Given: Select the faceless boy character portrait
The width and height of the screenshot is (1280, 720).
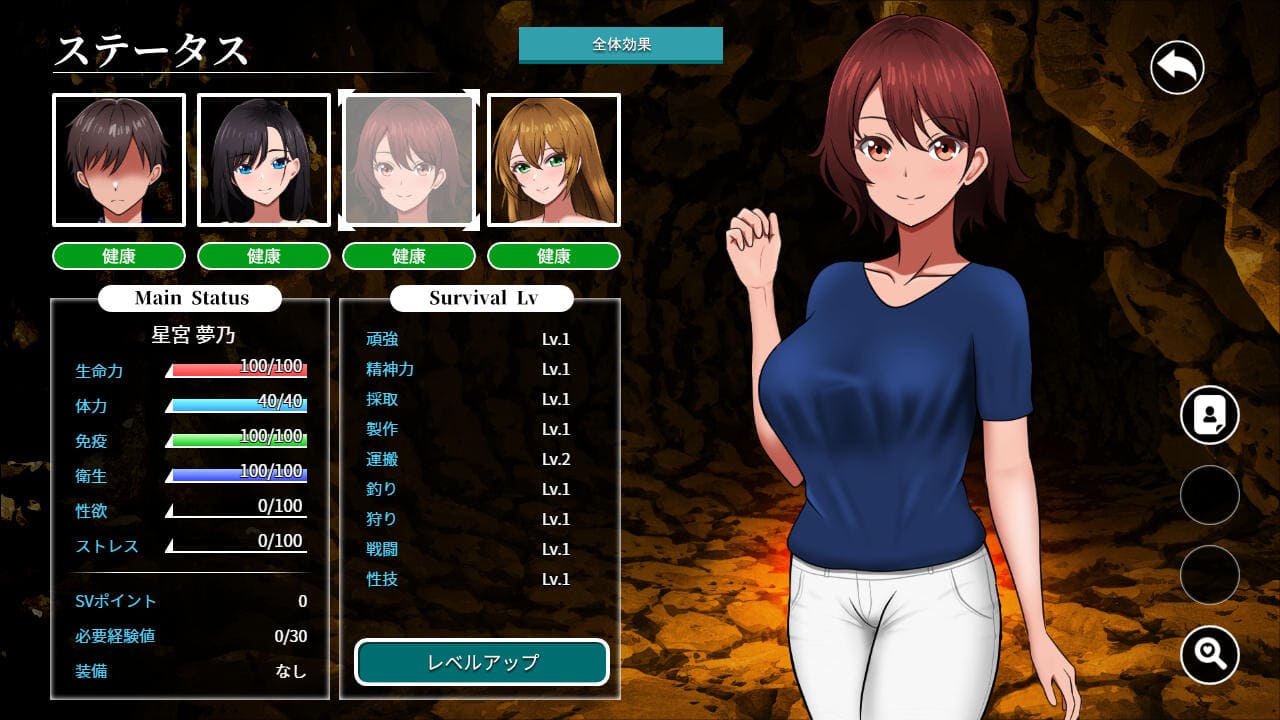Looking at the screenshot, I should tap(119, 160).
